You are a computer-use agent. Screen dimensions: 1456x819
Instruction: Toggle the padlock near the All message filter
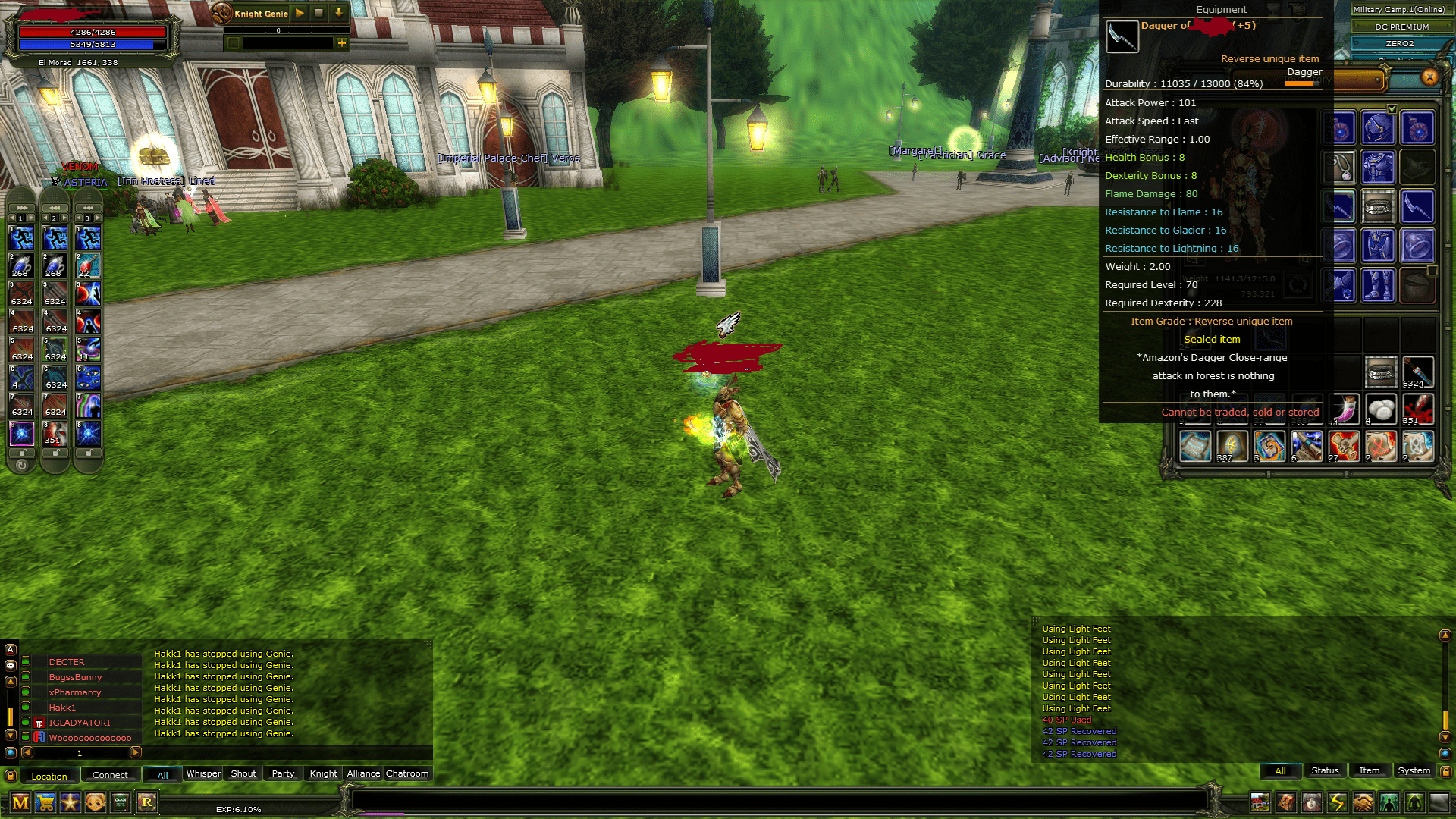coord(1445,771)
